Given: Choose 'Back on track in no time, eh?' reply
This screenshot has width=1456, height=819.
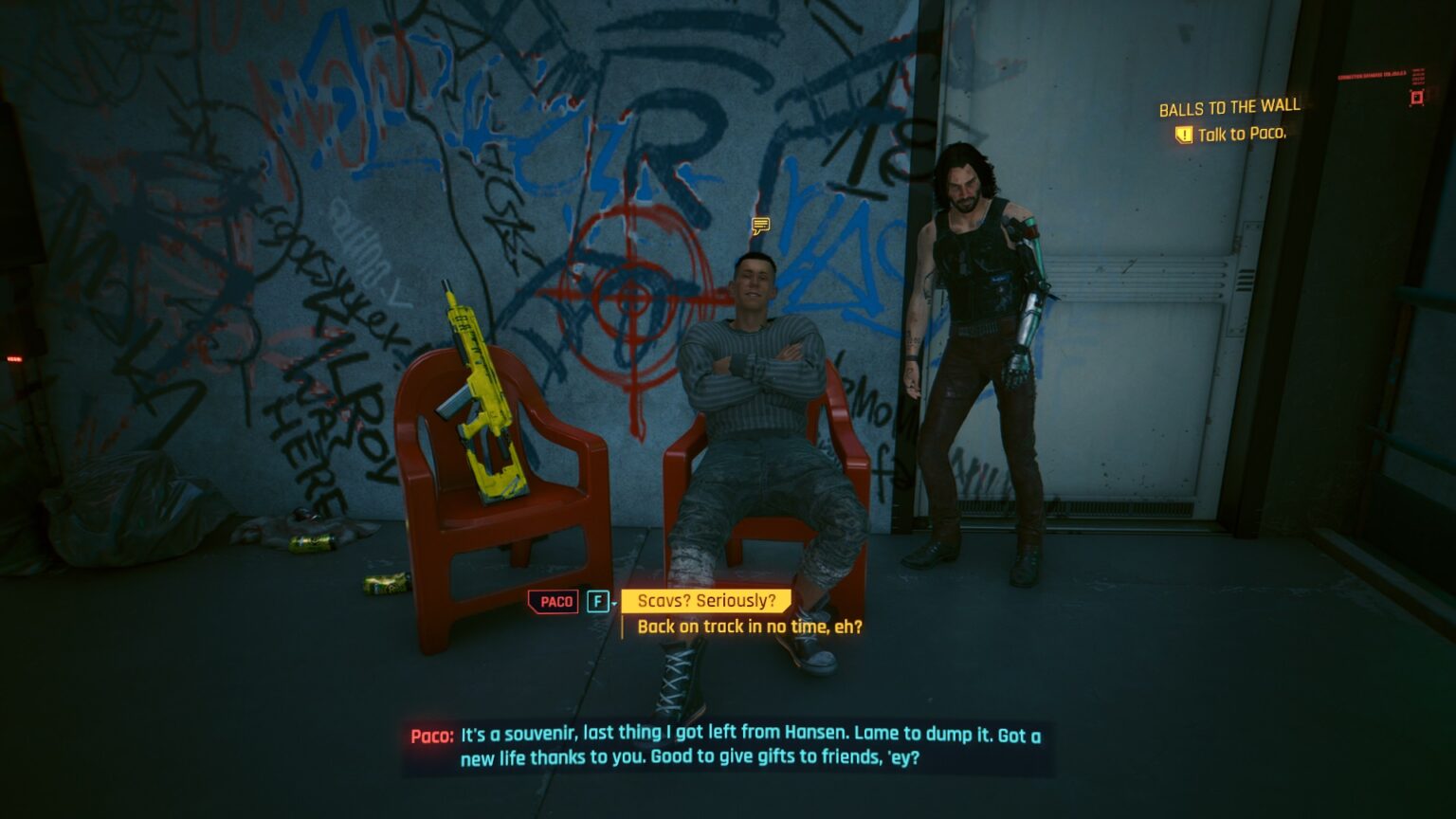Looking at the screenshot, I should (750, 627).
